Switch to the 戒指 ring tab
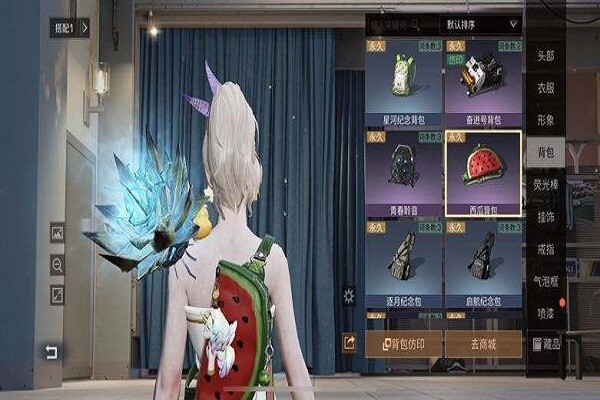Image resolution: width=600 pixels, height=400 pixels. pos(545,248)
